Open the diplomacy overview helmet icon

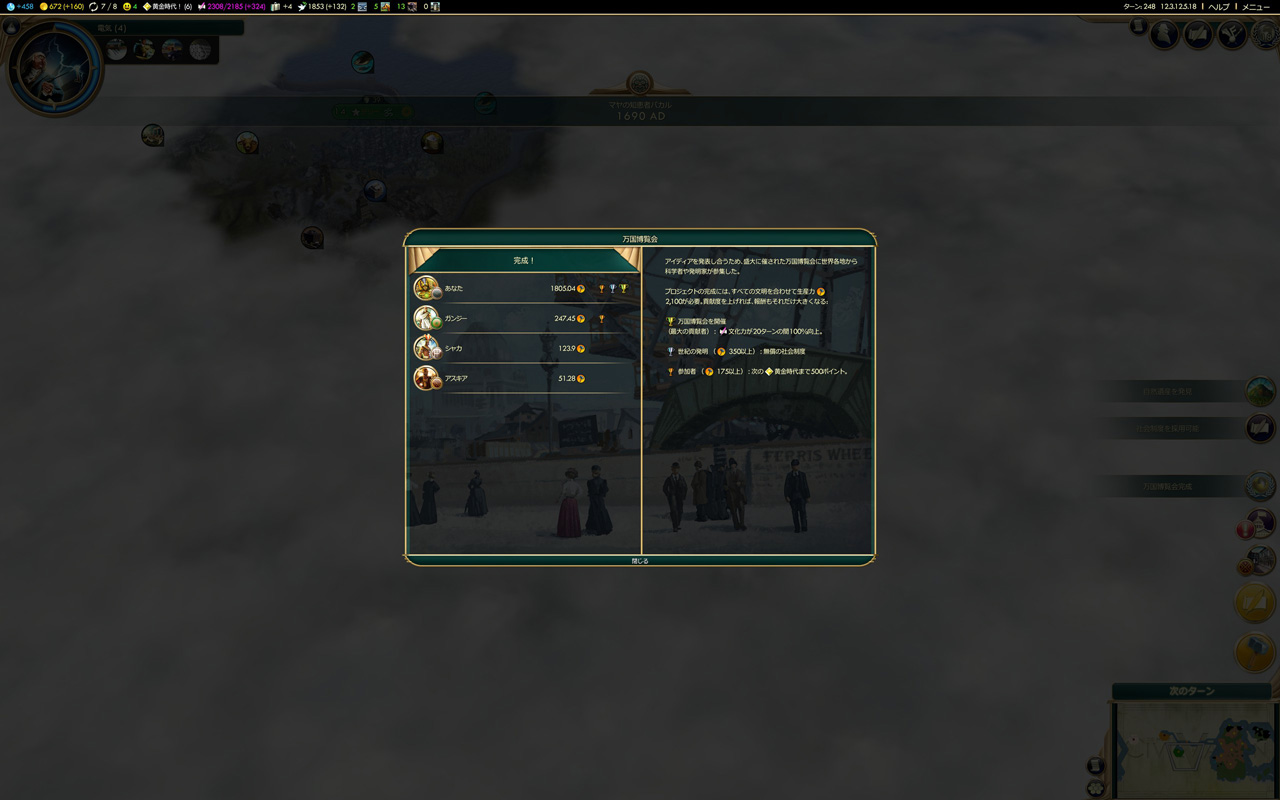pos(1266,35)
